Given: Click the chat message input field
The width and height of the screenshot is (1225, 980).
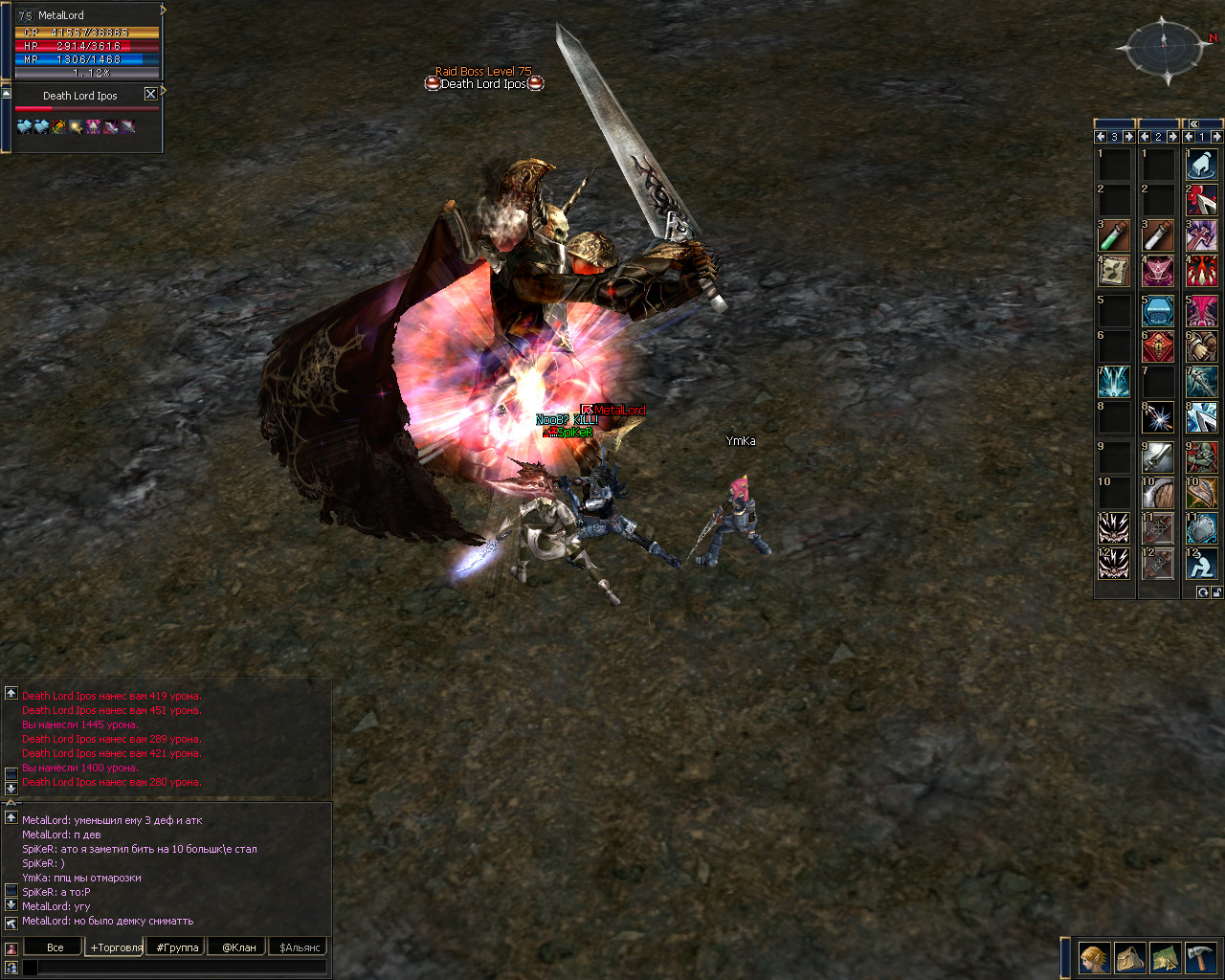Looking at the screenshot, I should click(182, 968).
